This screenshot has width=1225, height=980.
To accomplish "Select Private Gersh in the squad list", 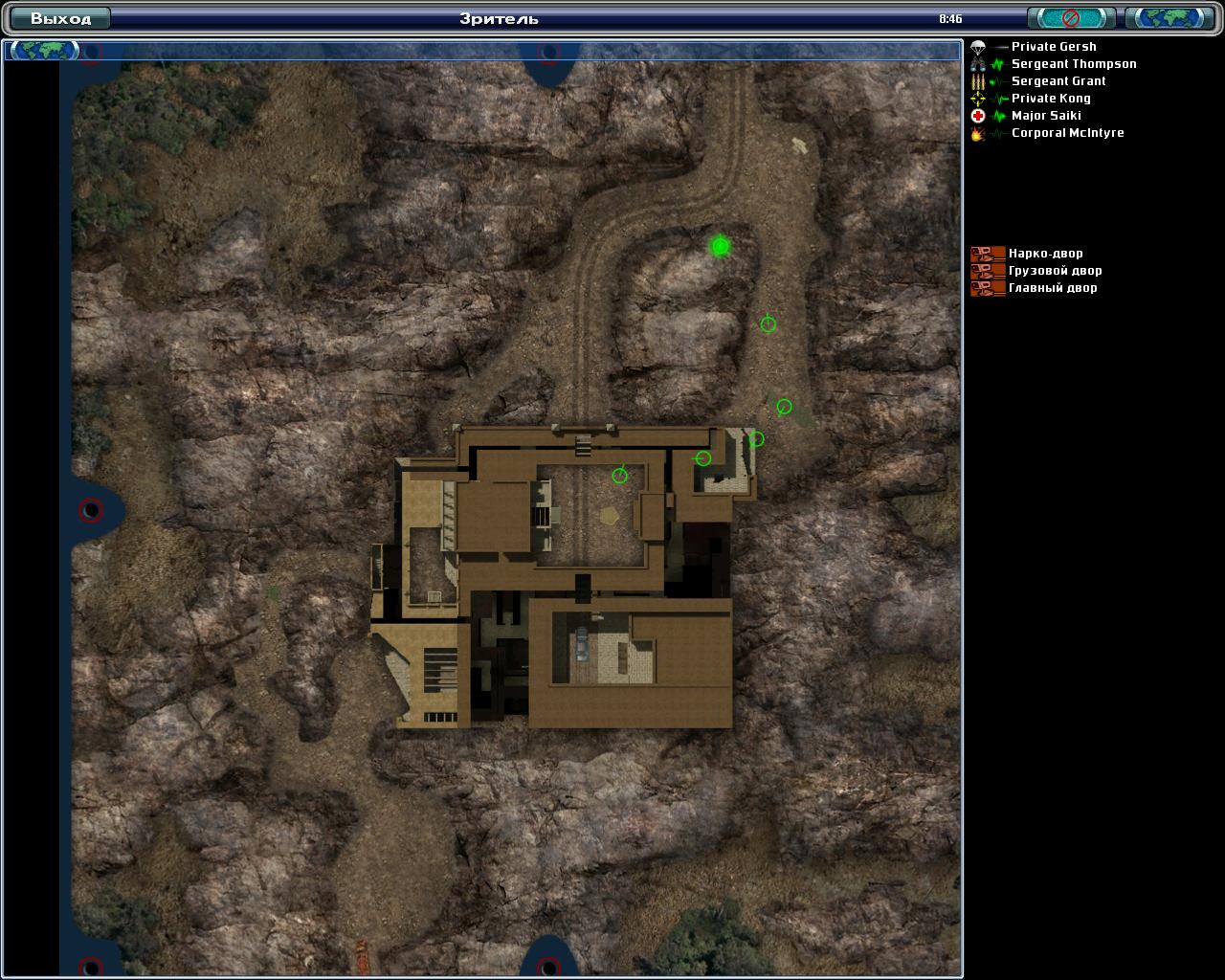I will coord(1054,47).
